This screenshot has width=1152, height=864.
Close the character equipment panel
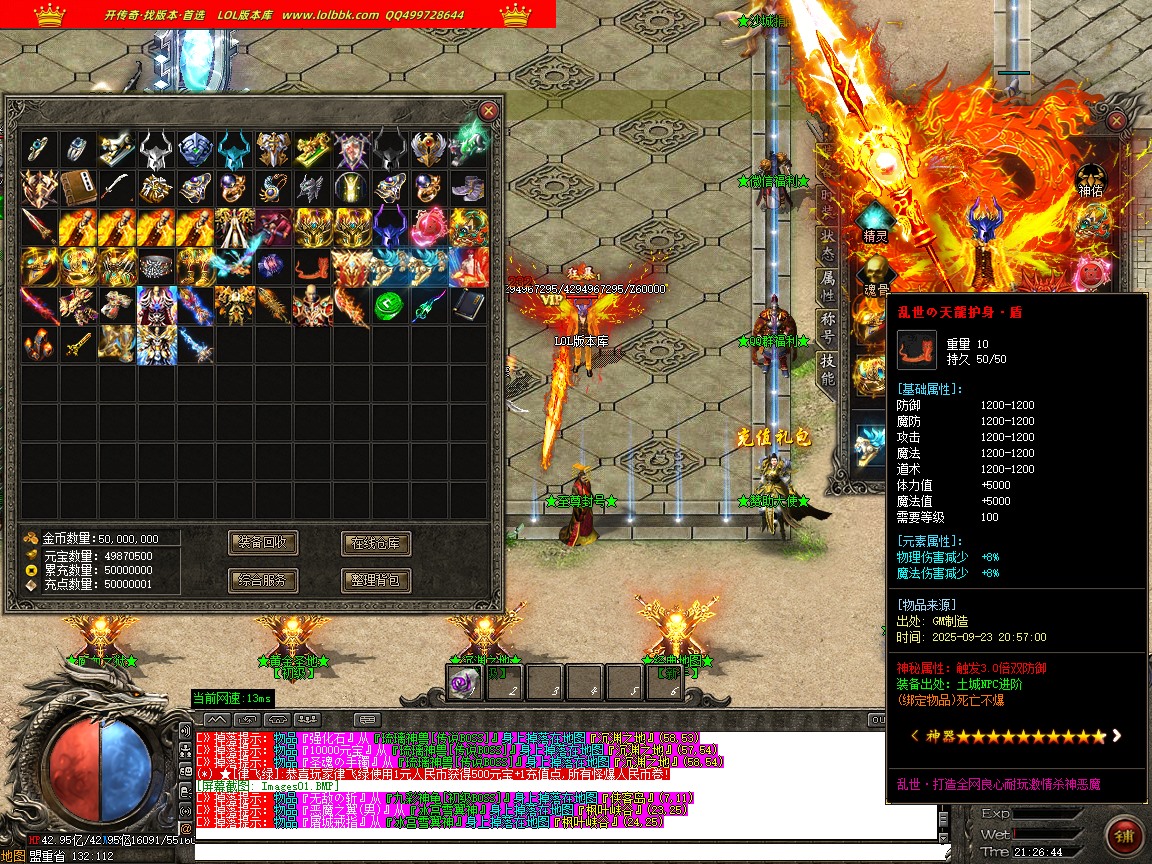tap(1117, 121)
